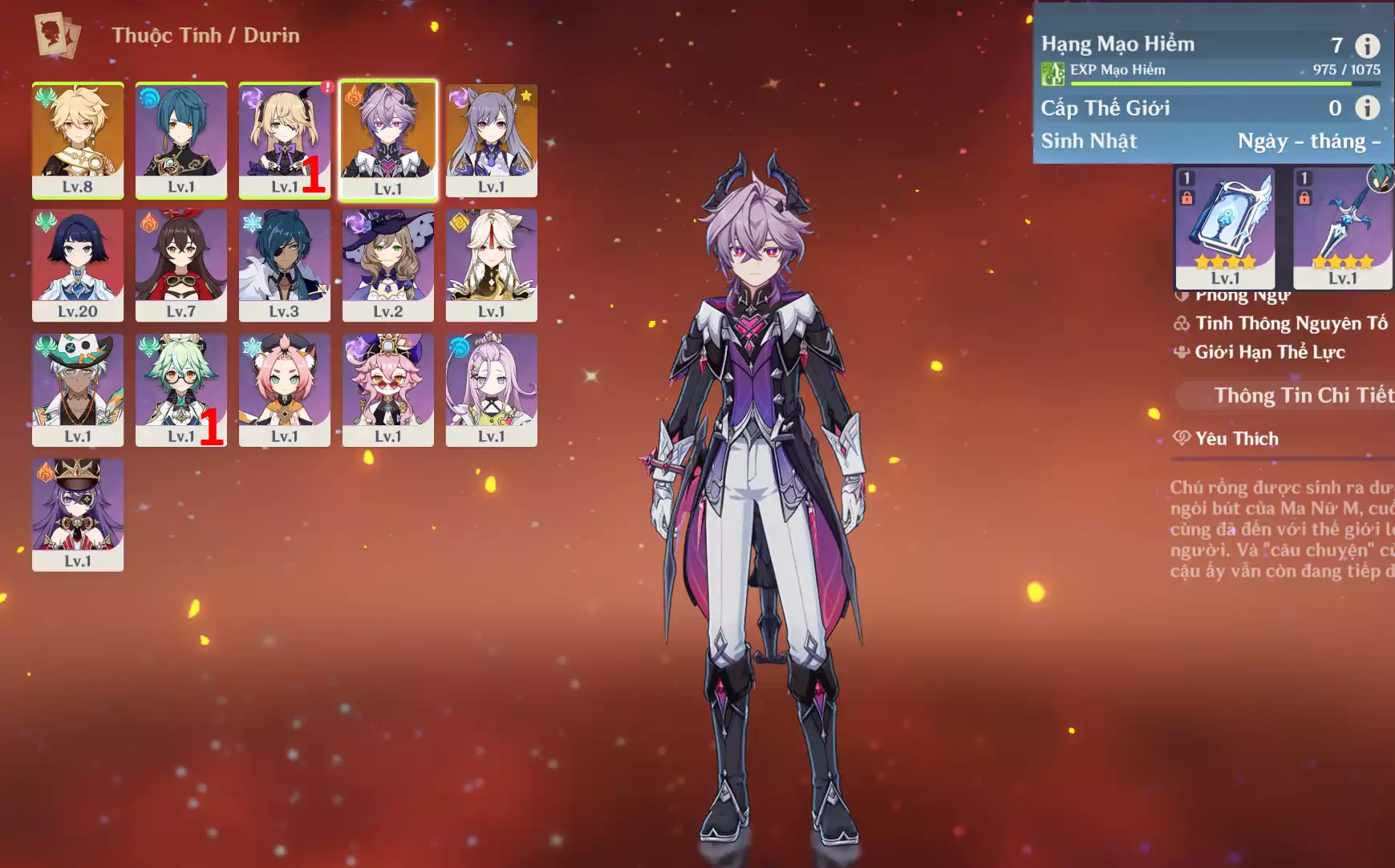Screen dimensions: 1395x868
Task: Select the four-star catalyst weapon card
Action: [1225, 229]
